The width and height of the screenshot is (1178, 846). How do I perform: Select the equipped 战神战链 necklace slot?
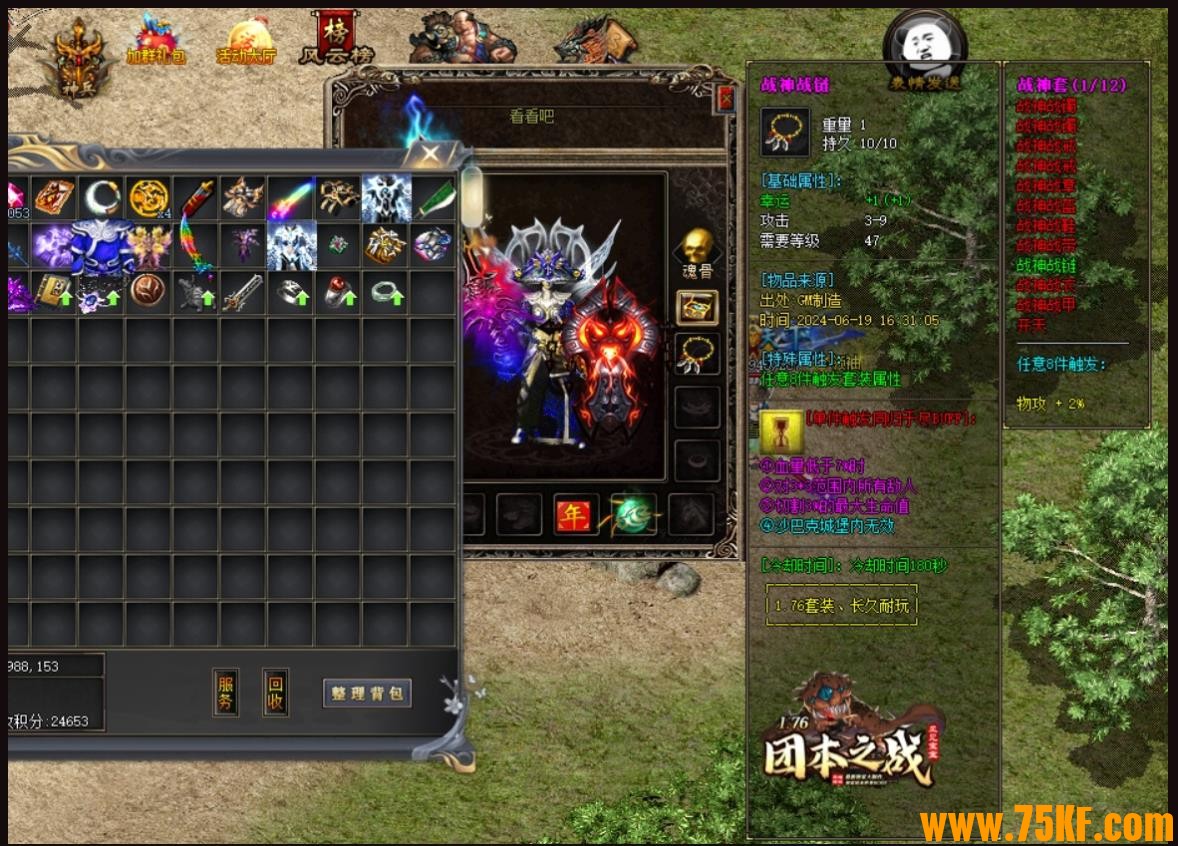point(698,355)
